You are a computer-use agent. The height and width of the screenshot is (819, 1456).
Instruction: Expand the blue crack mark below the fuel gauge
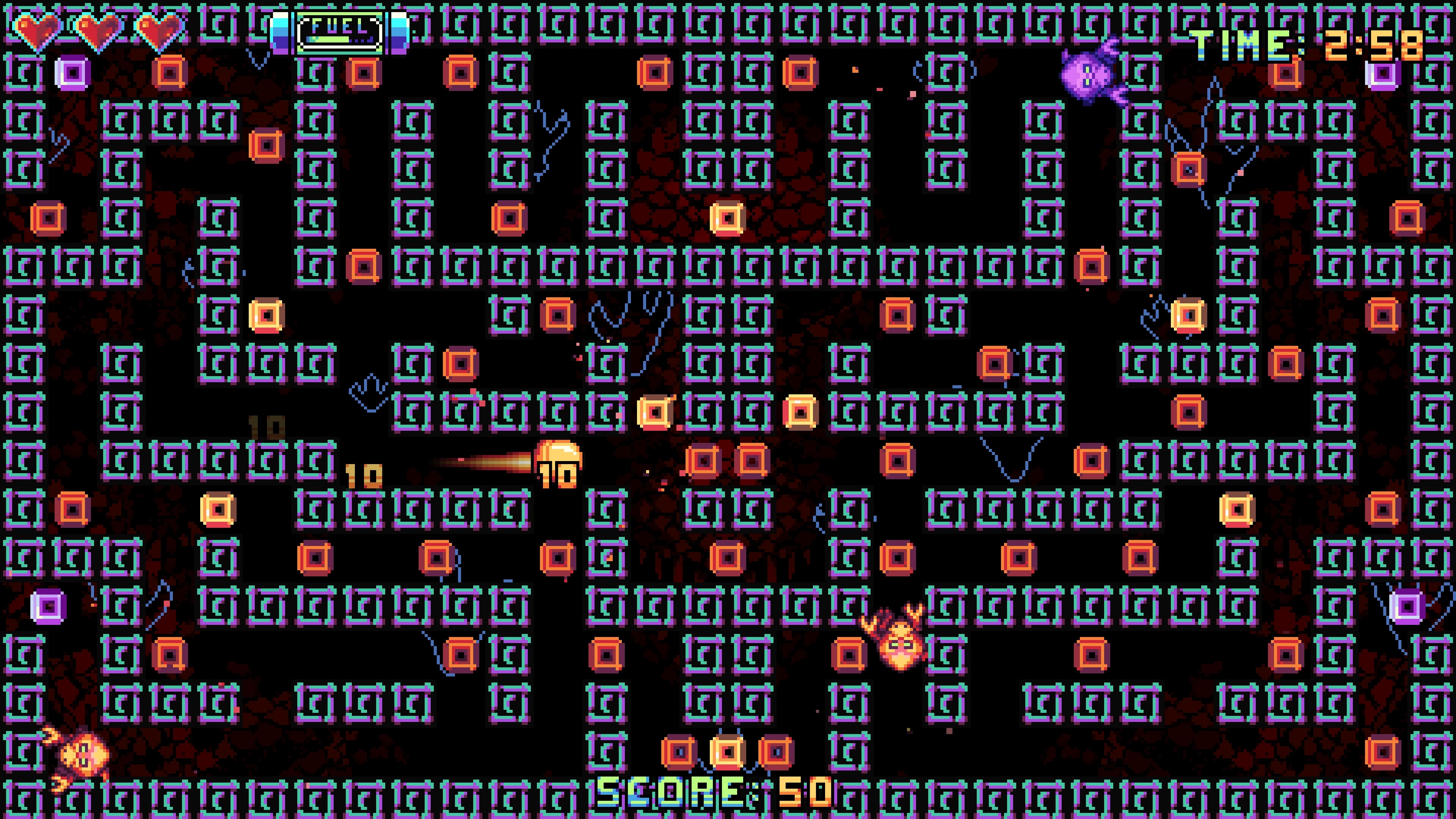pyautogui.click(x=257, y=60)
